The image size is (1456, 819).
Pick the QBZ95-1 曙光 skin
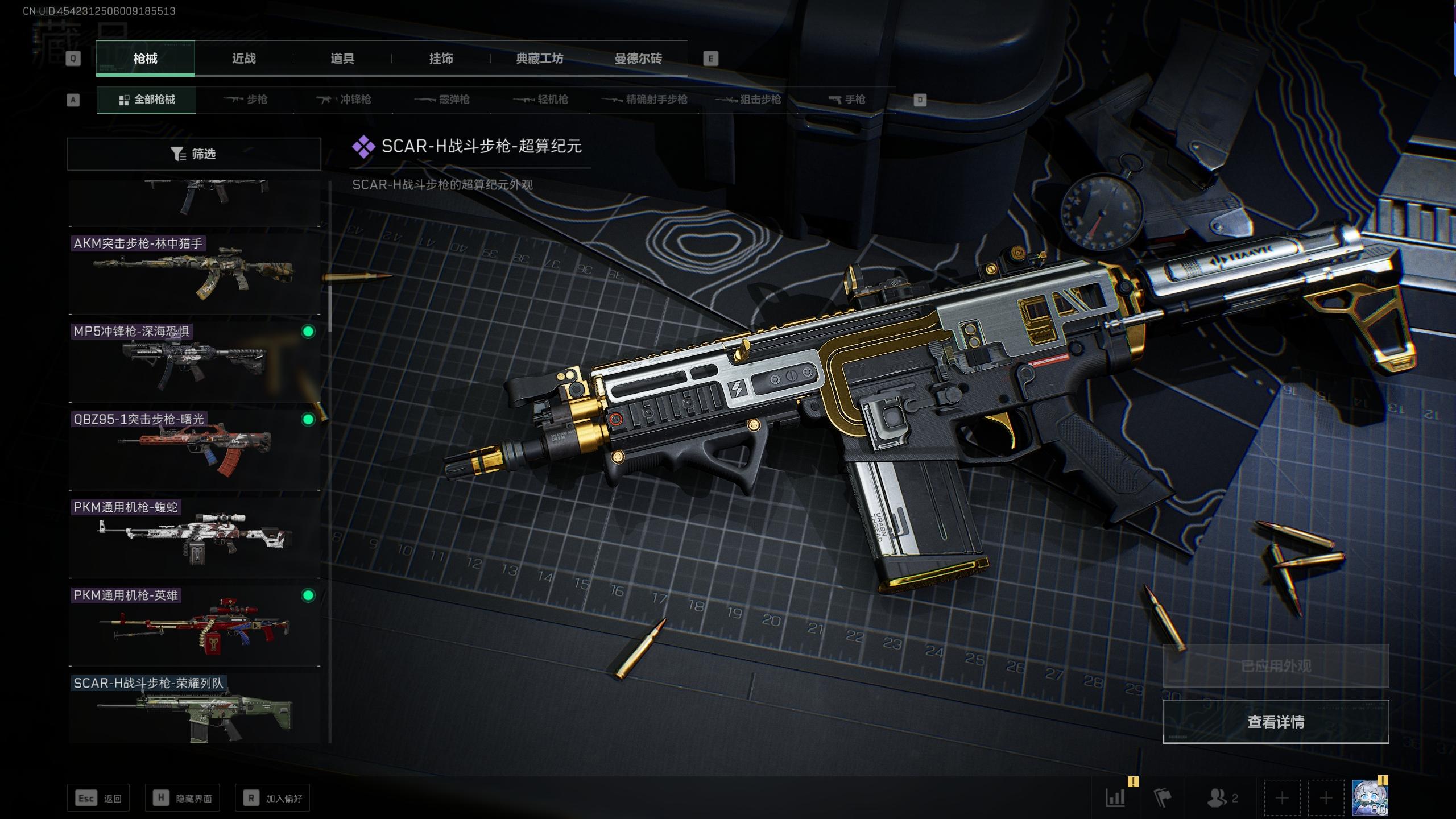(194, 450)
